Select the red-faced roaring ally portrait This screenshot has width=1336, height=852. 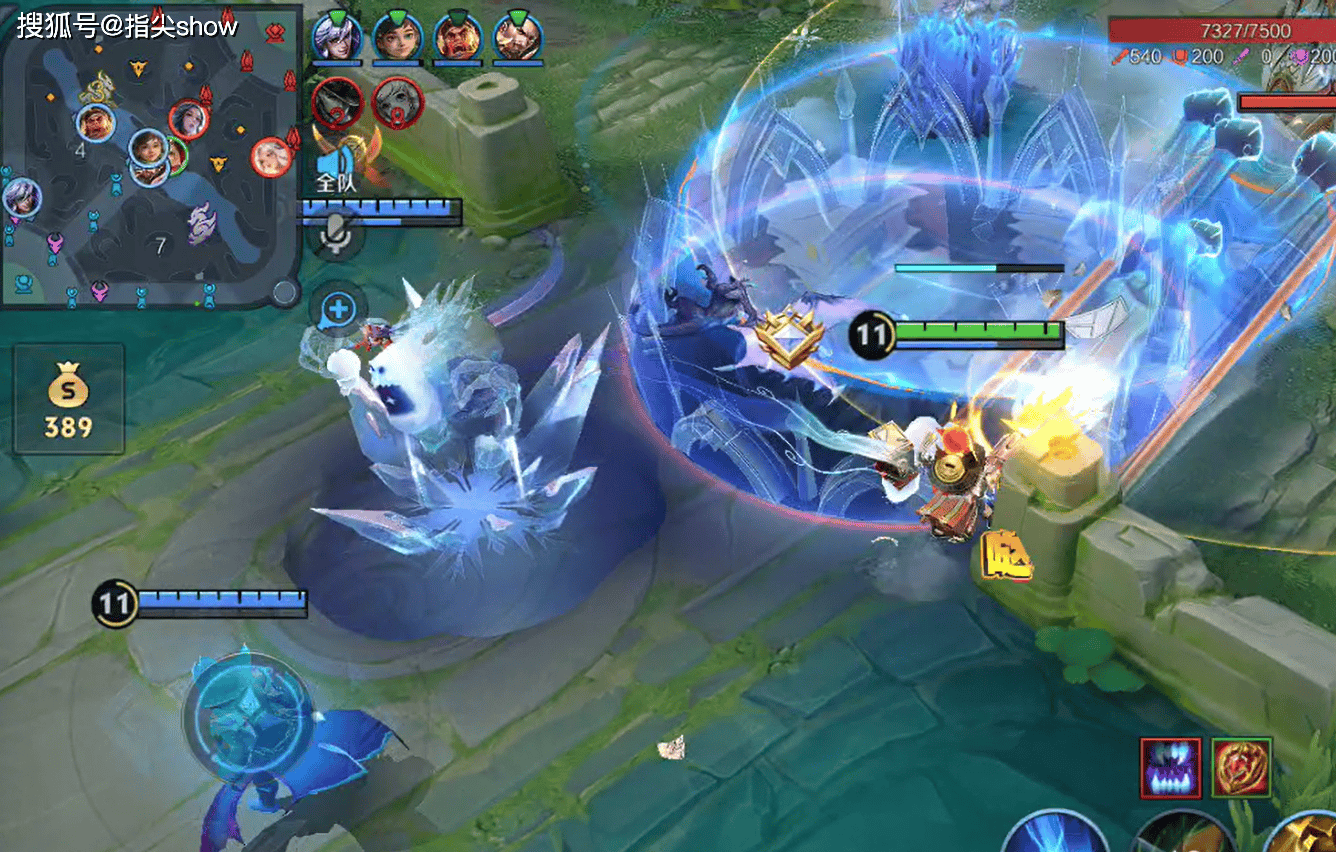[x=458, y=38]
